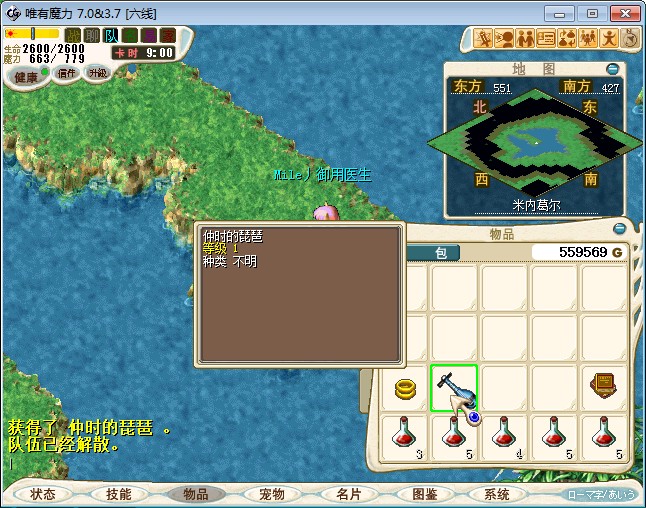Open the 信件 mail button

tap(67, 73)
